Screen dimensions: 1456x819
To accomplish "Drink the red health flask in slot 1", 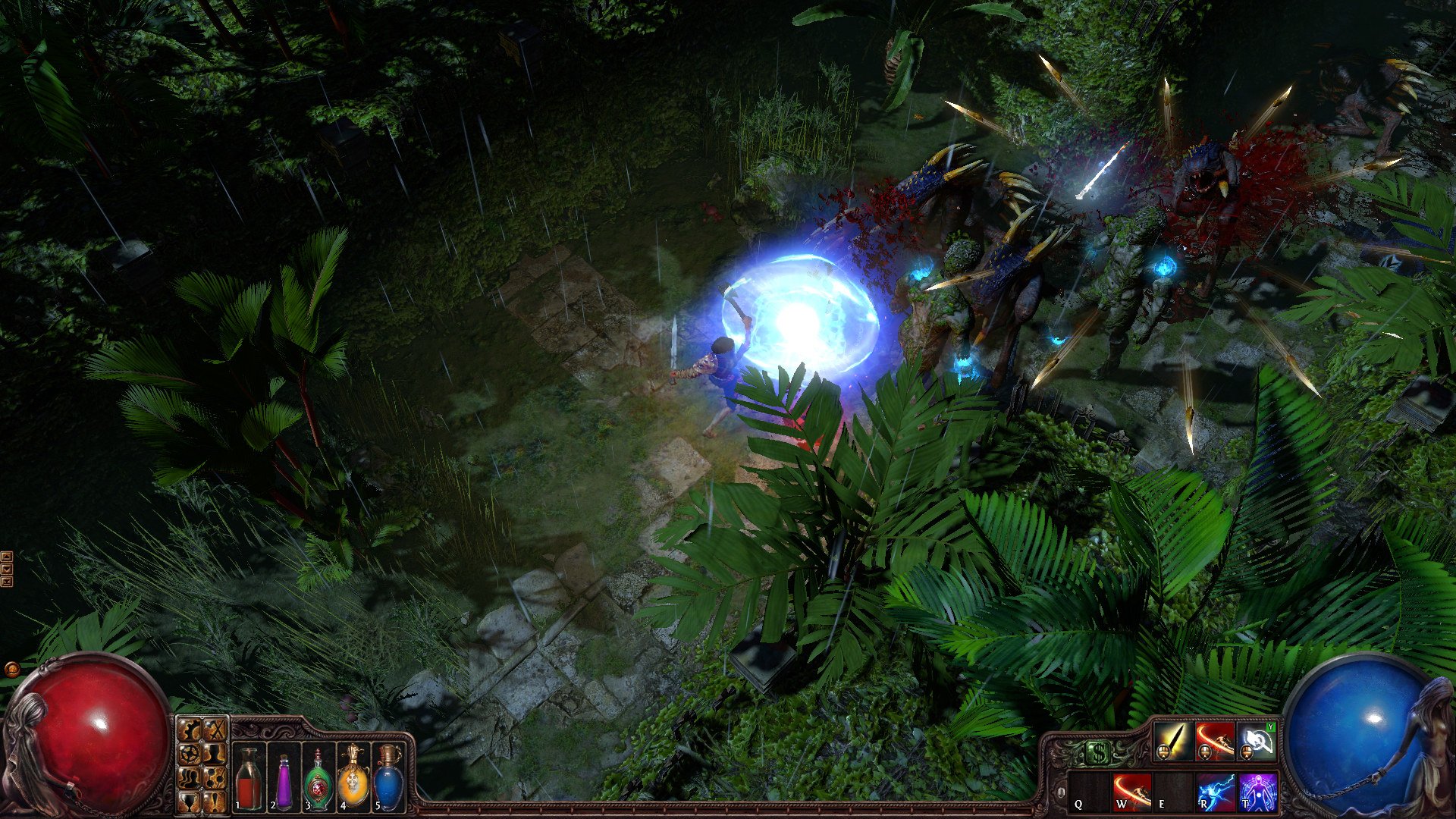I will [x=248, y=777].
